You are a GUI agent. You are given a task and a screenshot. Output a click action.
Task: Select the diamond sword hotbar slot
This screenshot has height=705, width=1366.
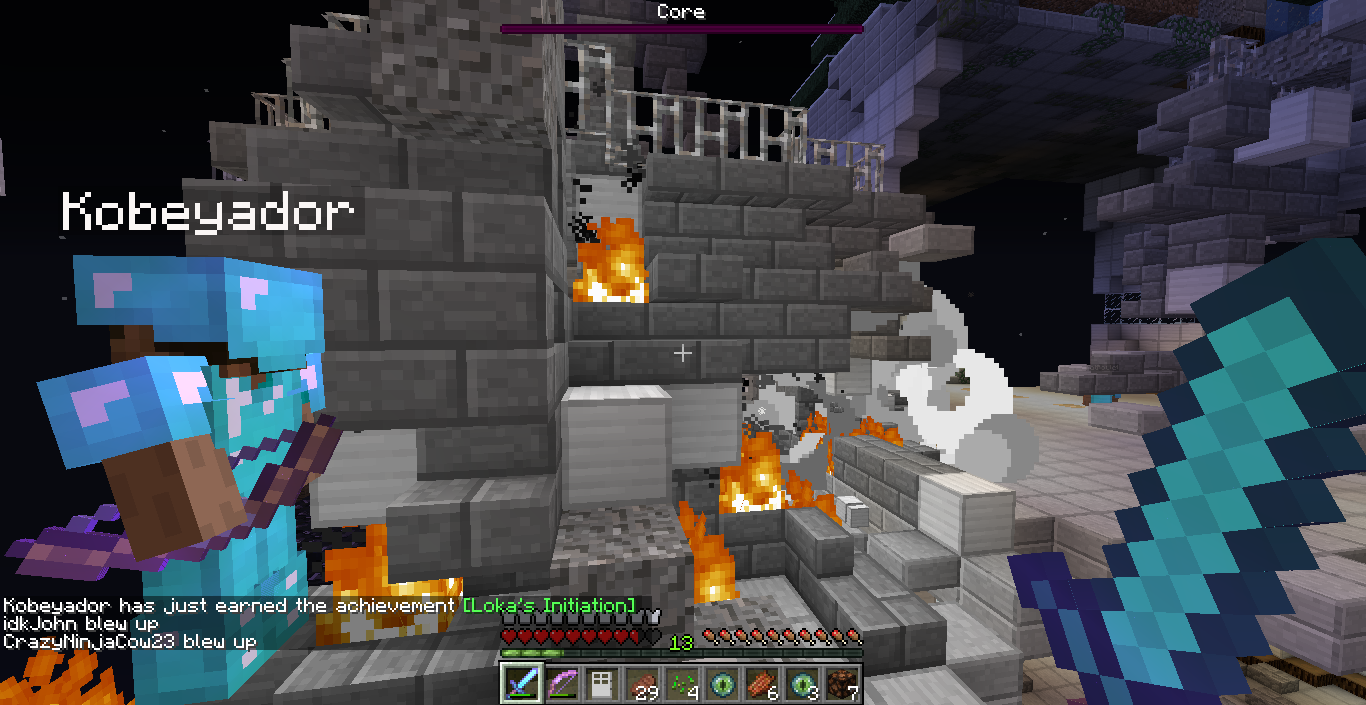pos(521,684)
